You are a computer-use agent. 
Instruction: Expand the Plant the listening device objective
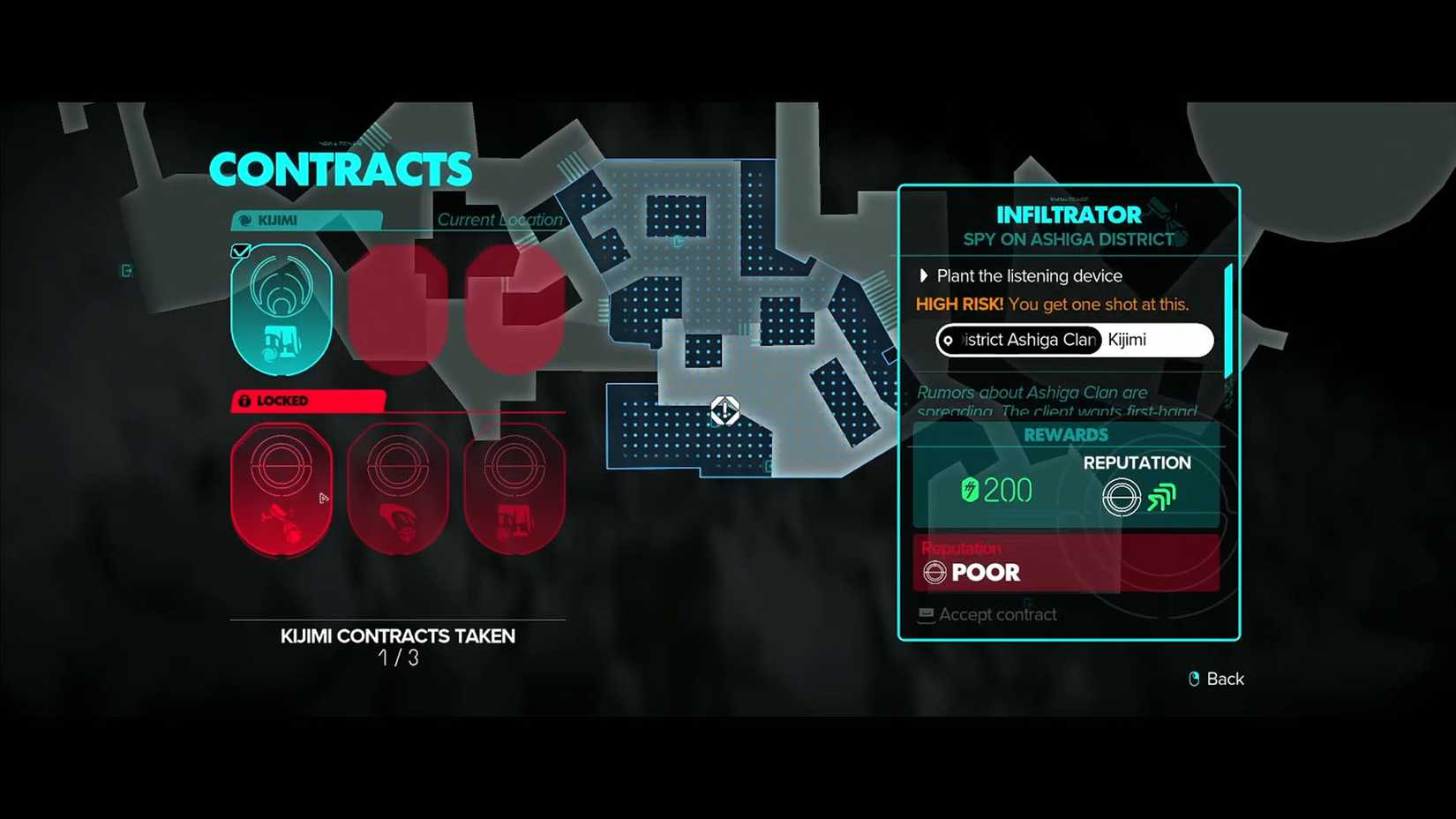[x=924, y=275]
